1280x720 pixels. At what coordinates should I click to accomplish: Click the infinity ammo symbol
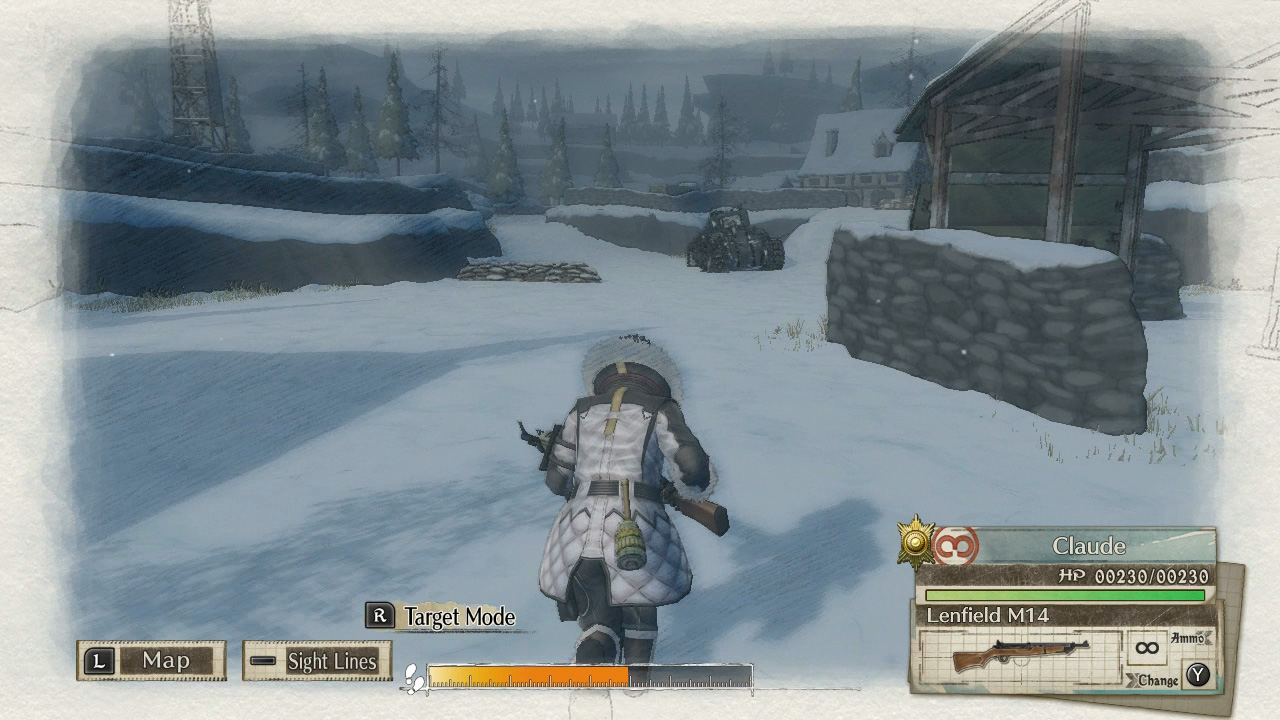(1146, 649)
